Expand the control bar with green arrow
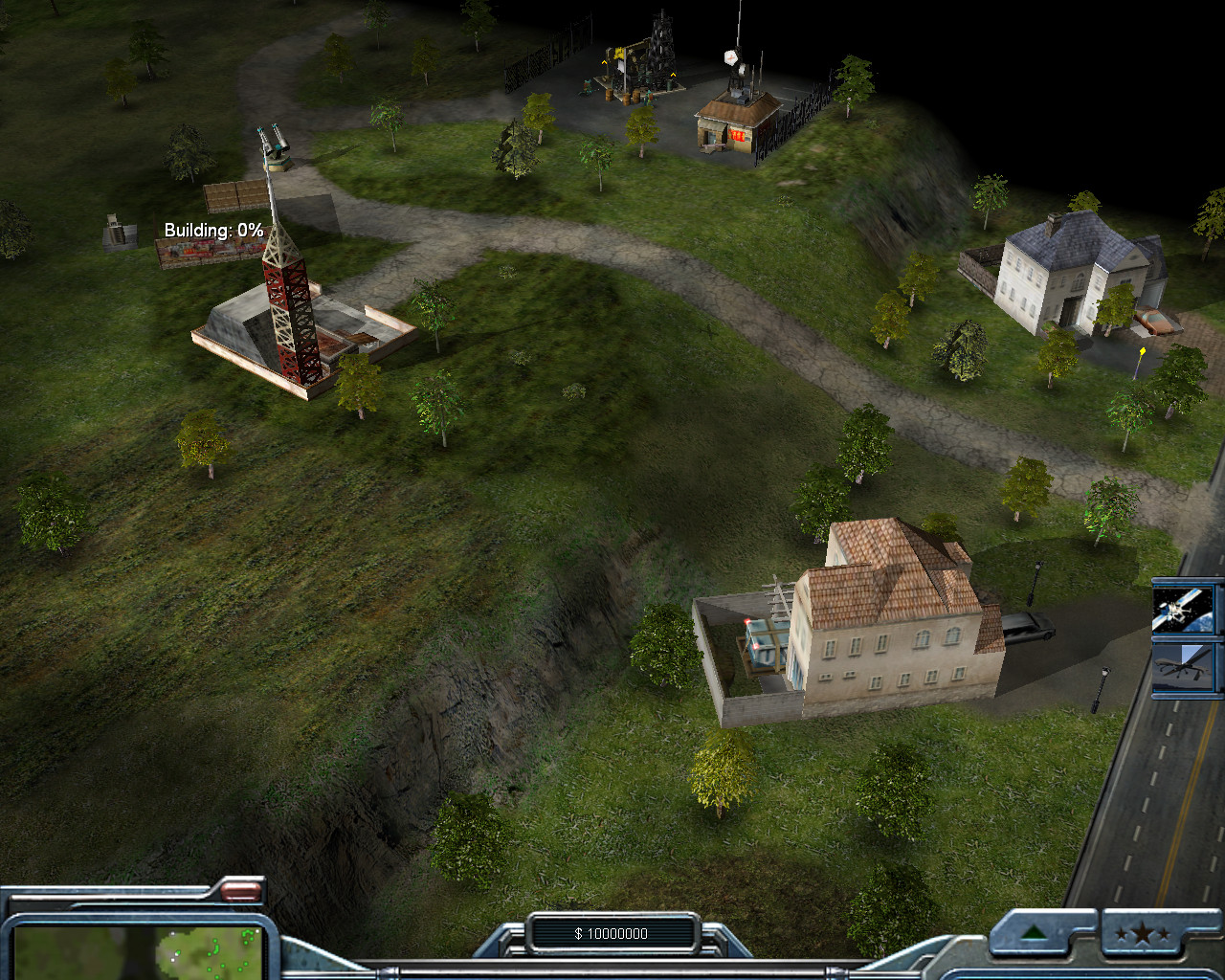The width and height of the screenshot is (1225, 980). 1032,933
